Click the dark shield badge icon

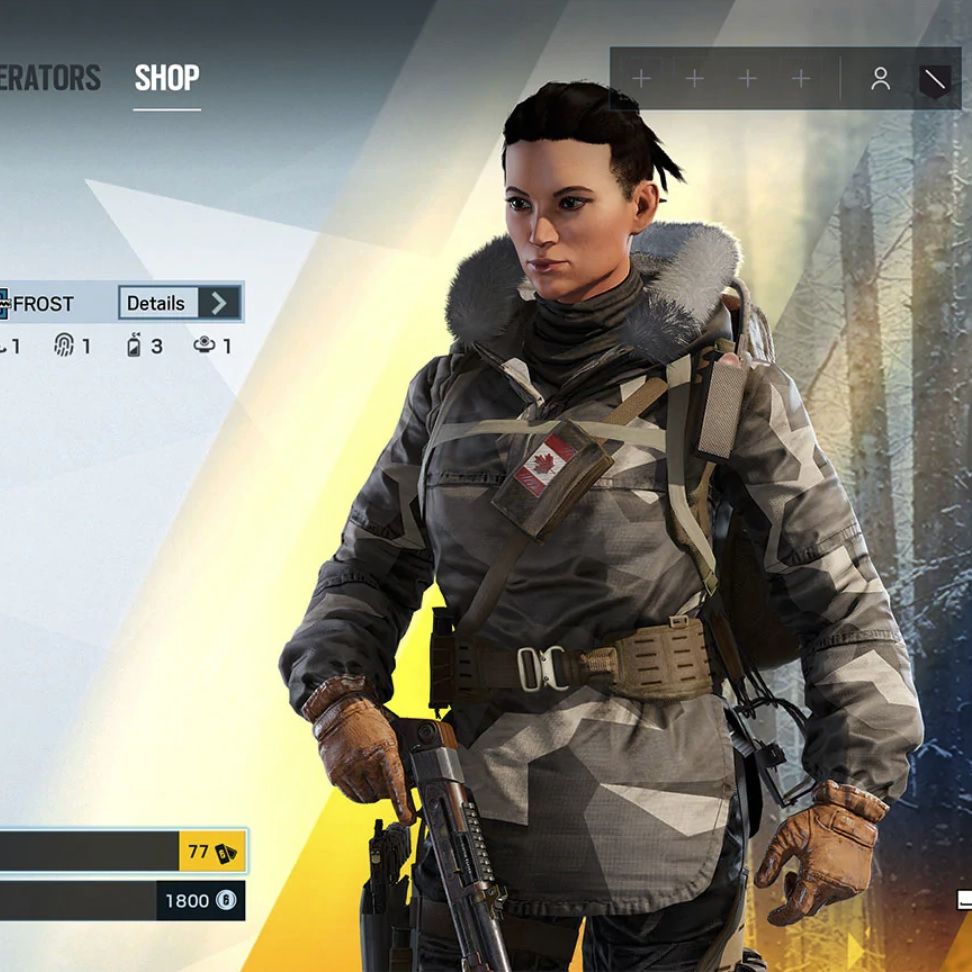[x=934, y=79]
